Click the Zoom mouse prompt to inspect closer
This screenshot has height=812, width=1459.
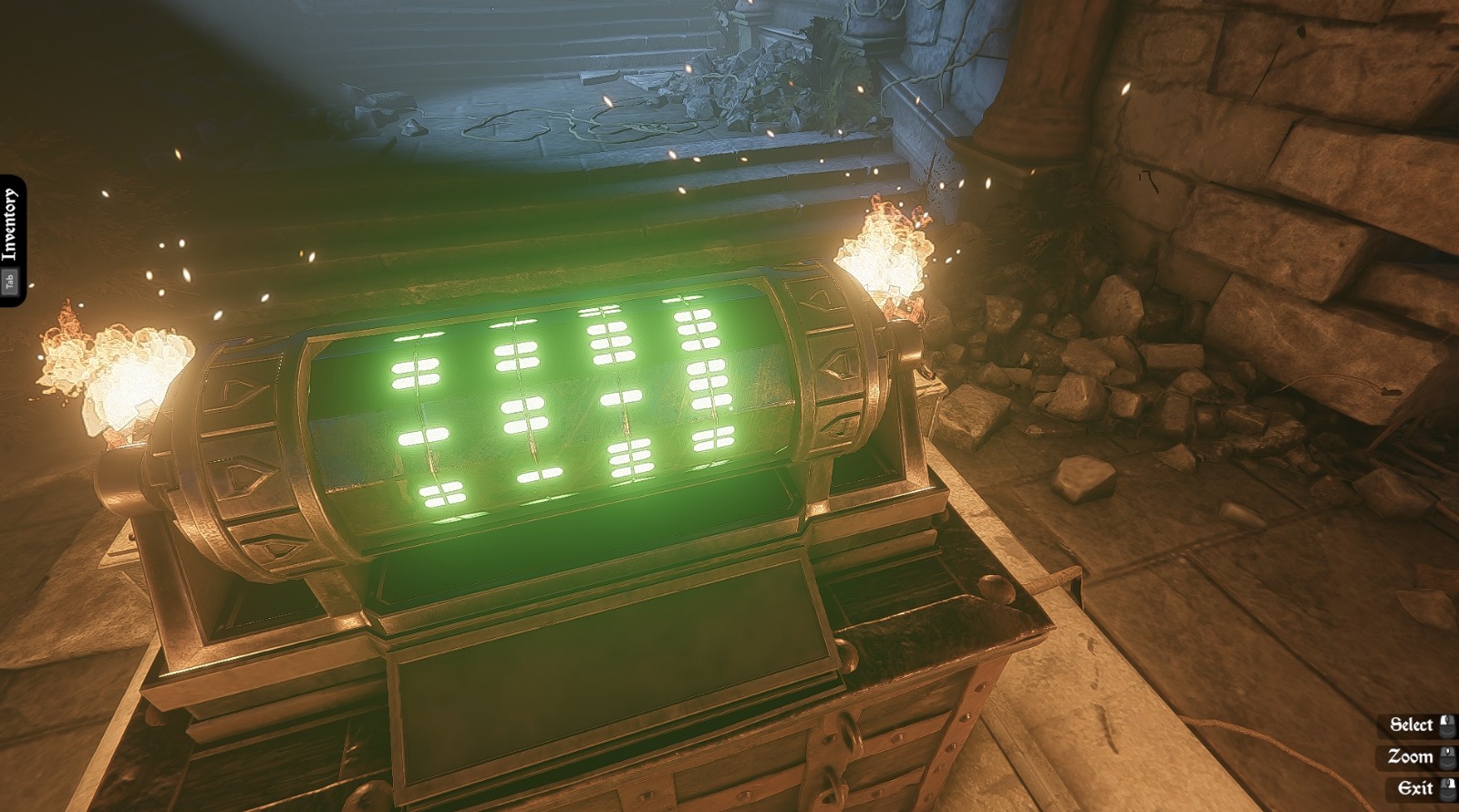[1412, 756]
